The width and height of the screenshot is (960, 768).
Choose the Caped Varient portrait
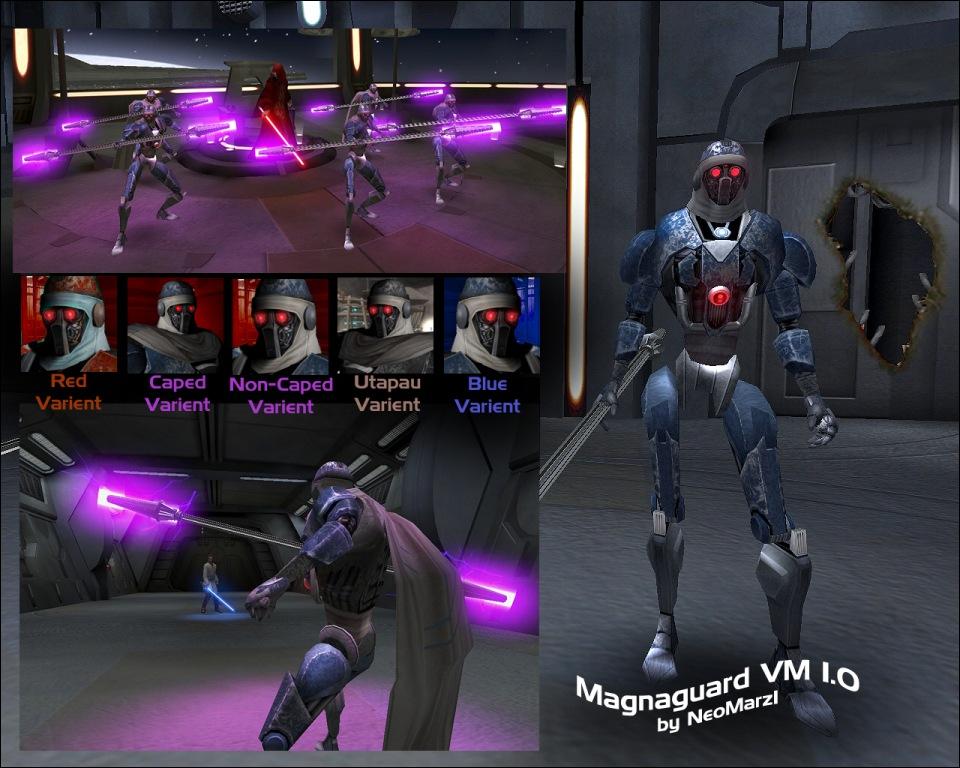click(175, 324)
